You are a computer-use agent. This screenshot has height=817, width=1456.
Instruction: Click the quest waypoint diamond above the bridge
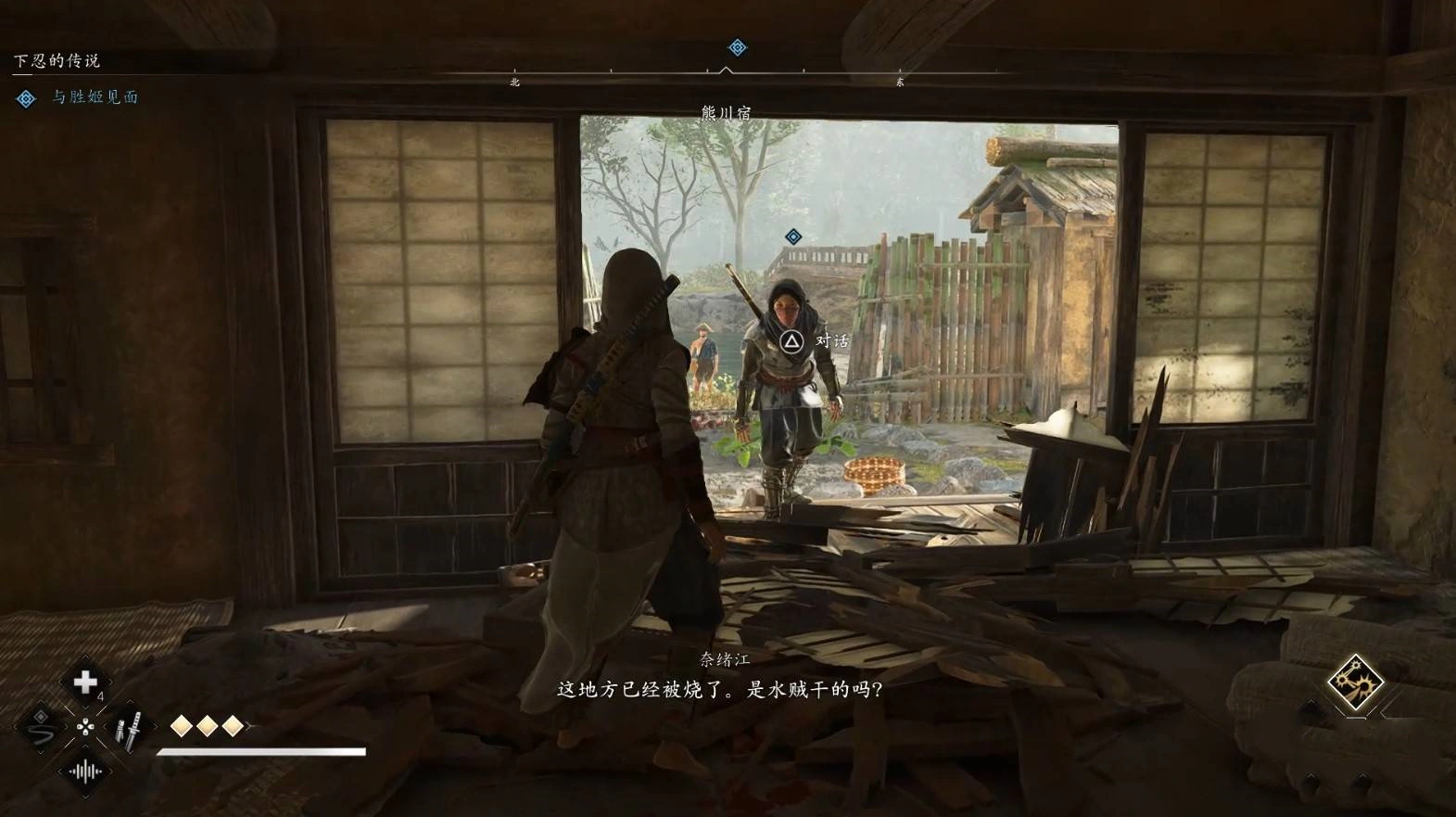(793, 237)
